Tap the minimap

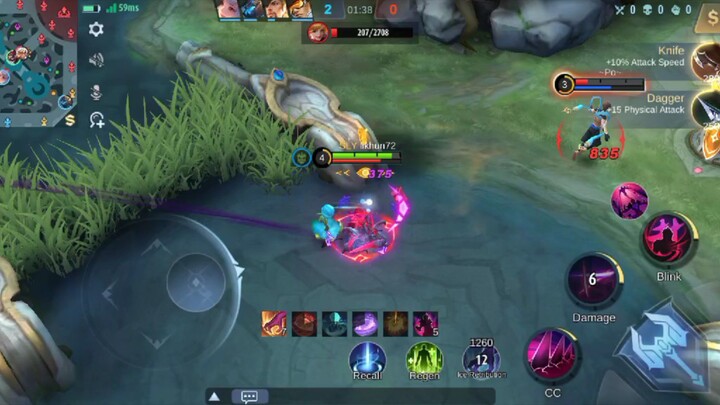38,62
